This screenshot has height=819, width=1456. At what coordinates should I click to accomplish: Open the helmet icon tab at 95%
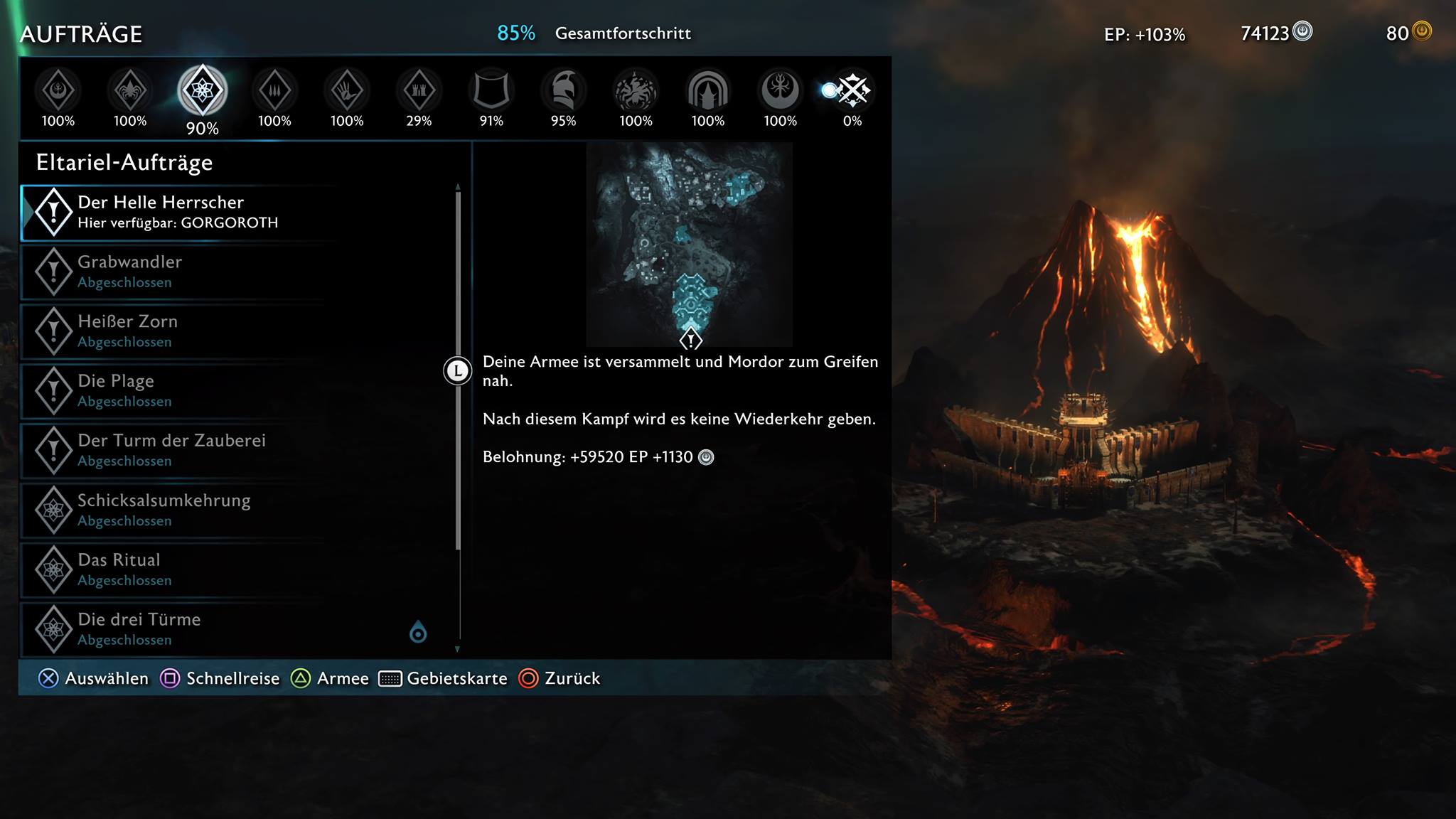coord(563,91)
